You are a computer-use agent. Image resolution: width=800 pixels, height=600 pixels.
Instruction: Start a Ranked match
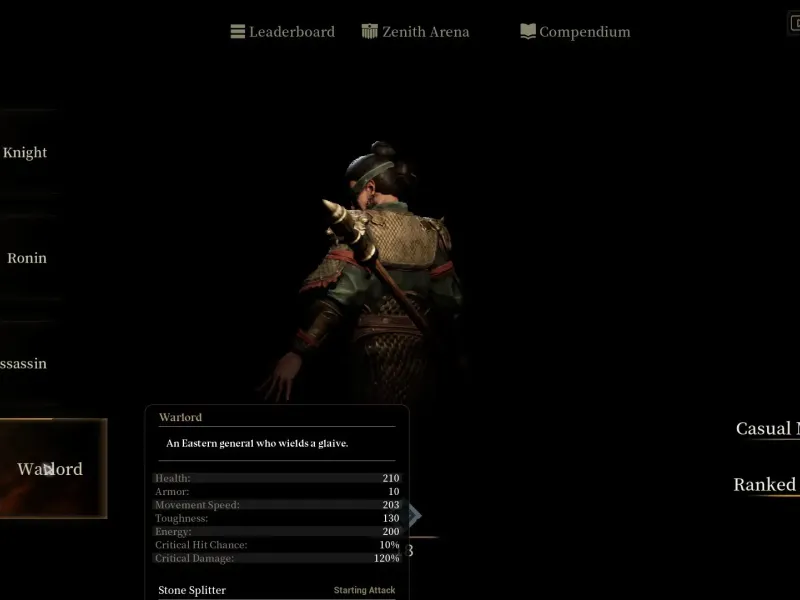tap(765, 485)
